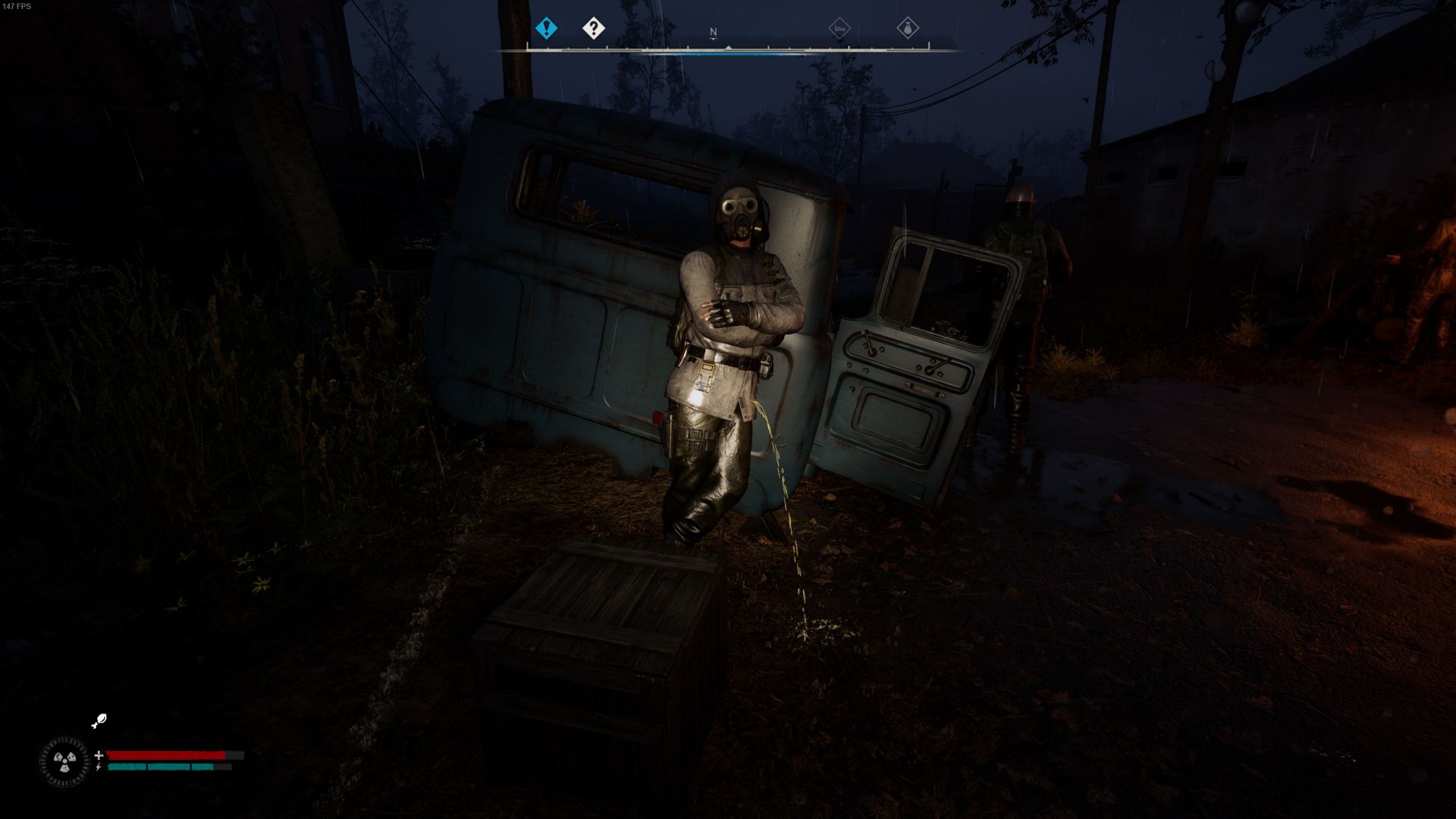Click the white question mark marker

[x=594, y=29]
